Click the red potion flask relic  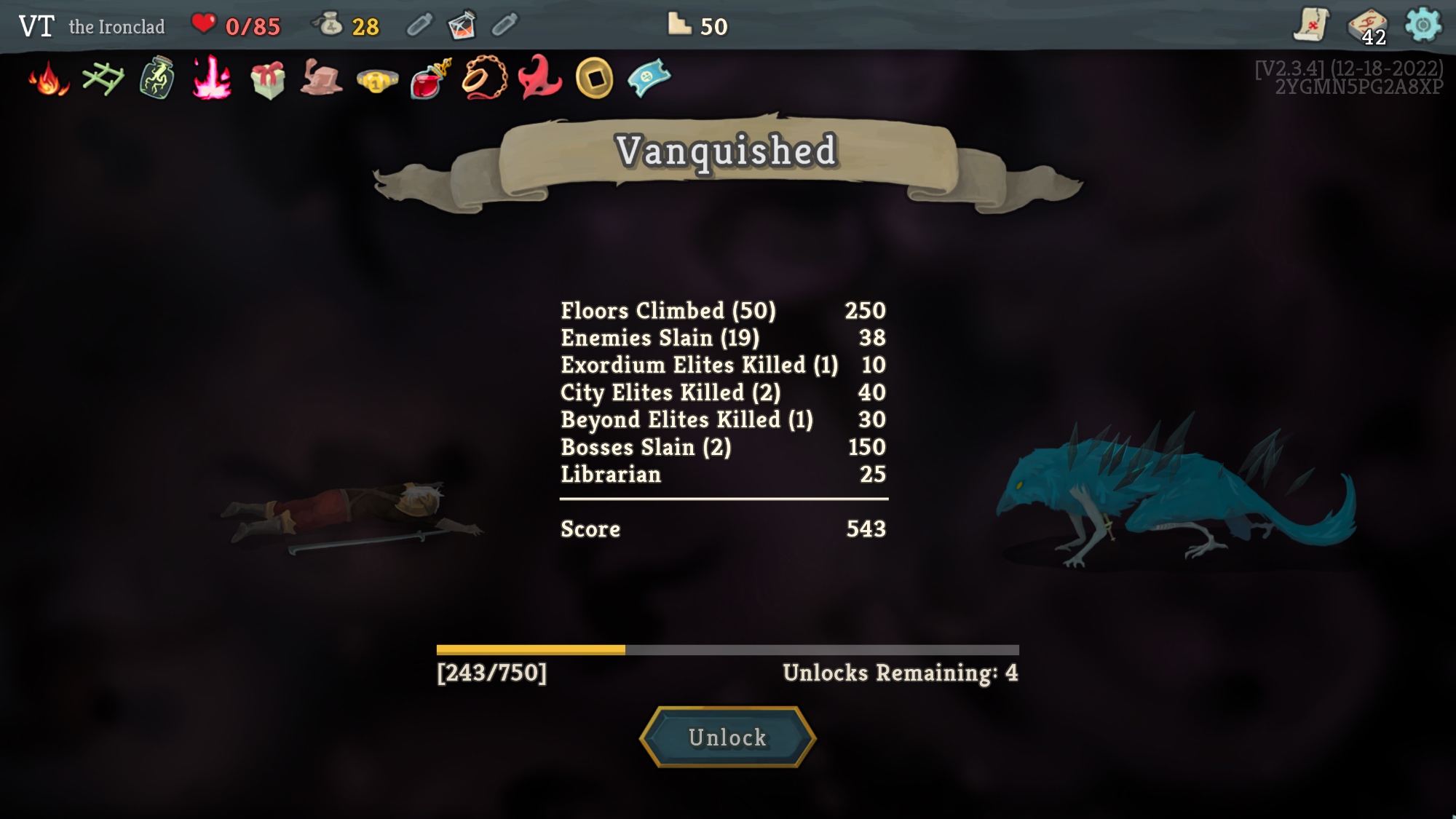[x=430, y=79]
